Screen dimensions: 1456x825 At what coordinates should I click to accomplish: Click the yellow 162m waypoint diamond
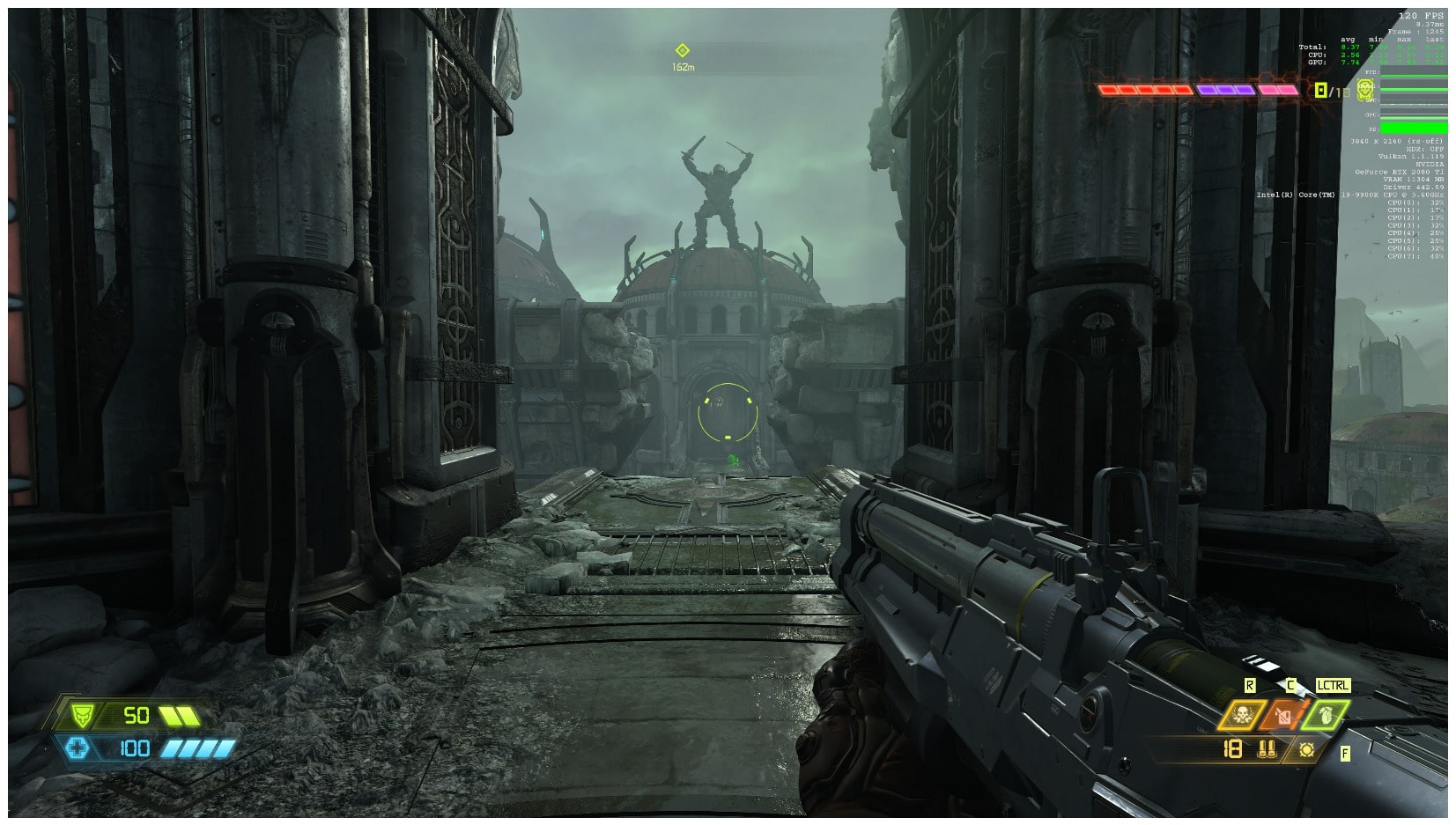(684, 49)
